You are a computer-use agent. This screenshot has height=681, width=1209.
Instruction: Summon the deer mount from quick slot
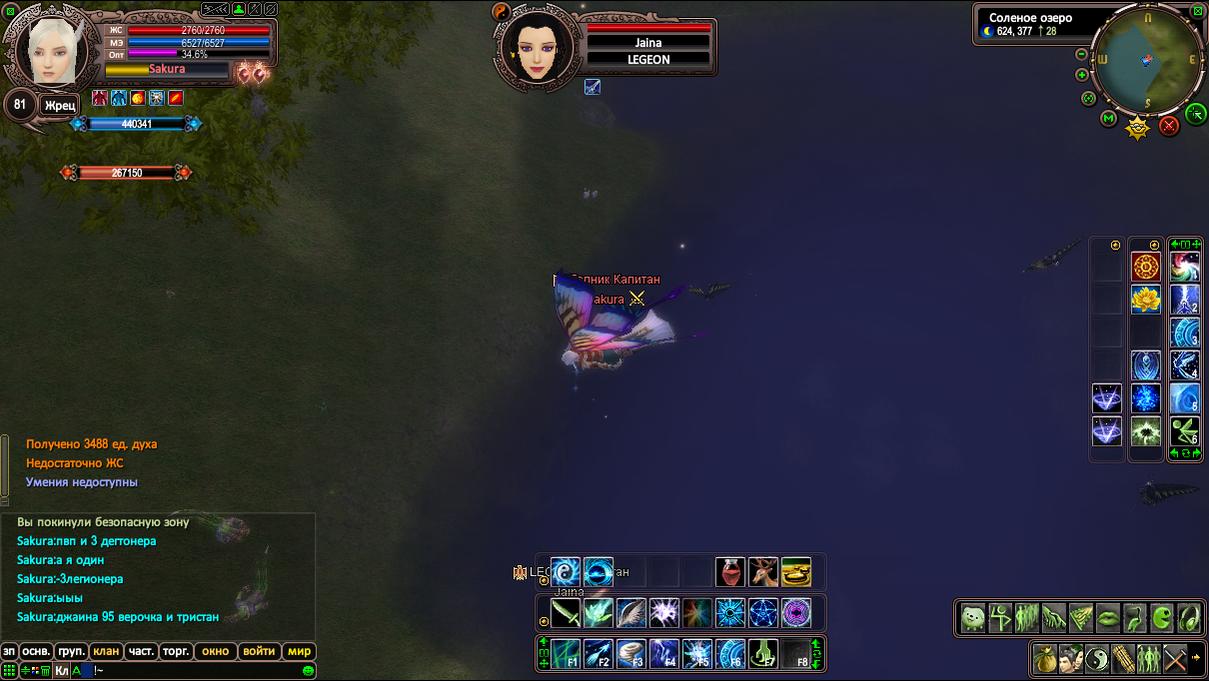pos(763,572)
